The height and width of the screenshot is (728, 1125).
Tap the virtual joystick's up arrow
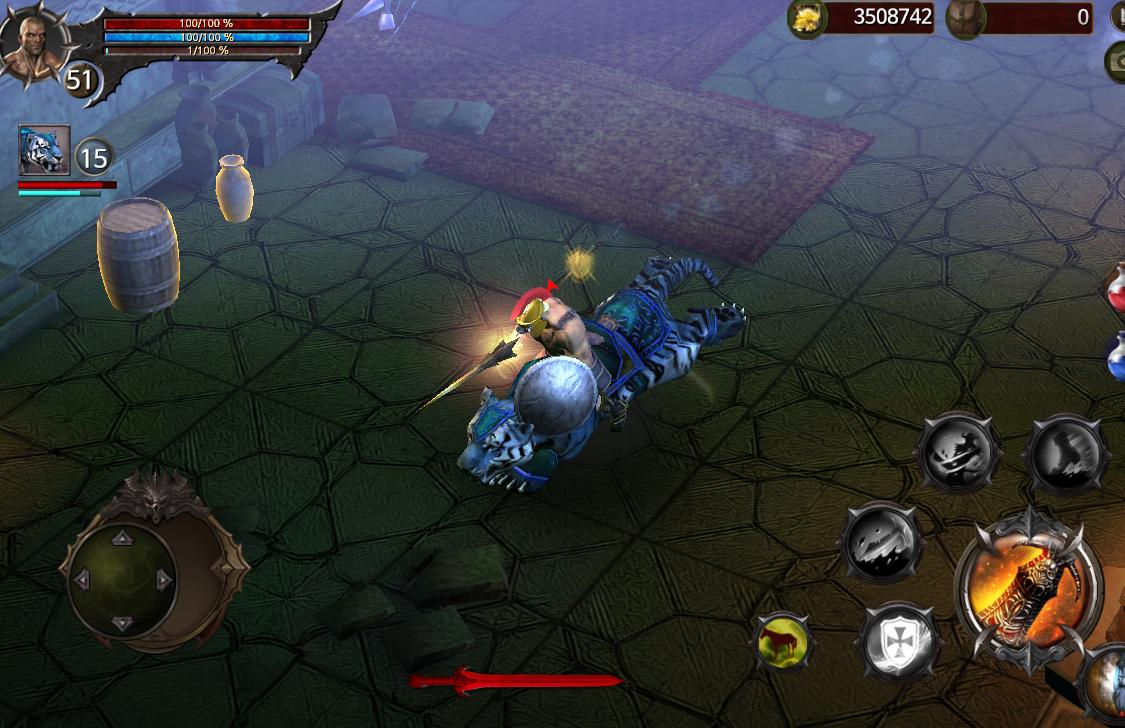click(x=122, y=537)
